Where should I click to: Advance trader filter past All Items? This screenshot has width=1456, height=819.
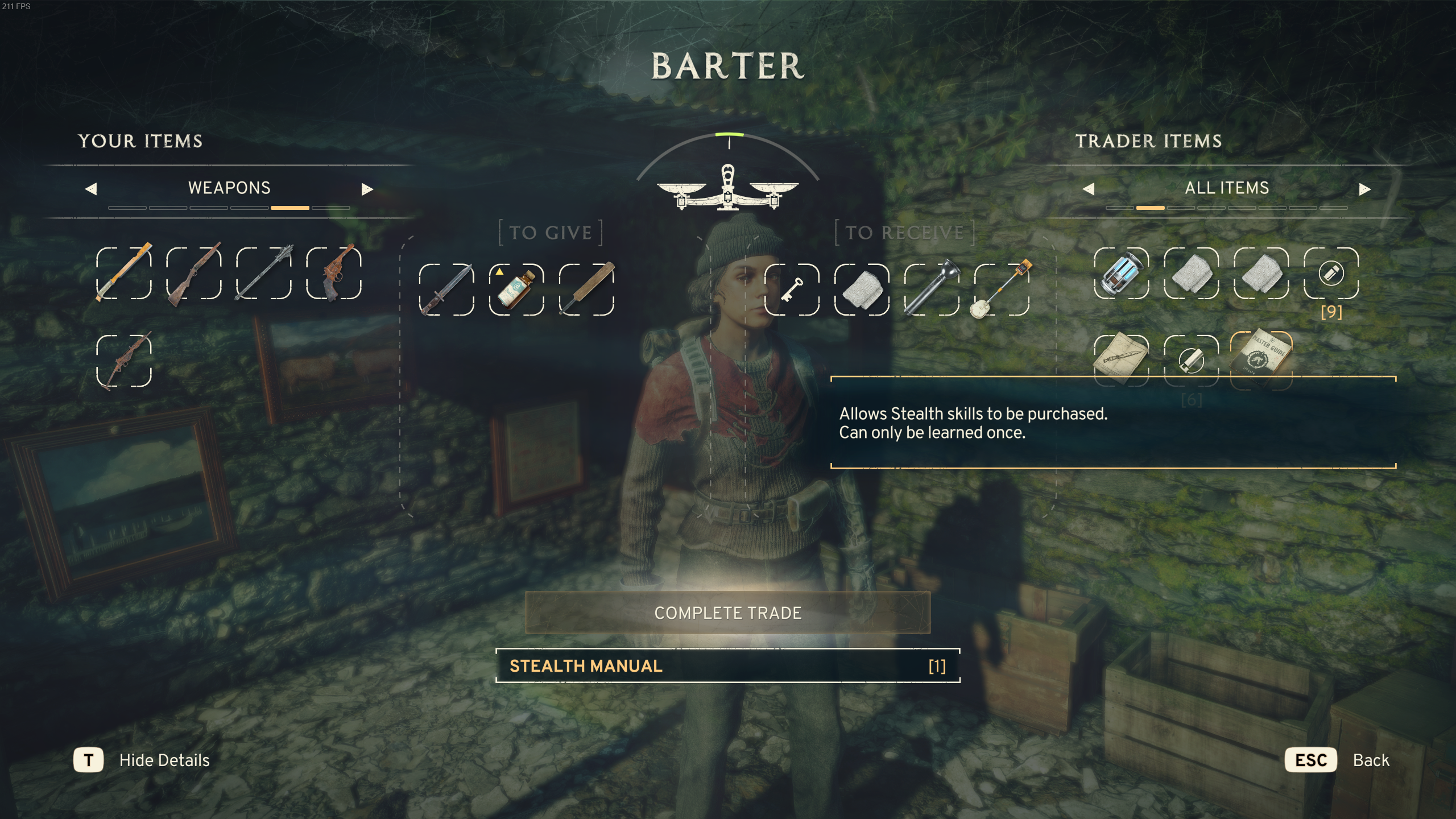1364,189
